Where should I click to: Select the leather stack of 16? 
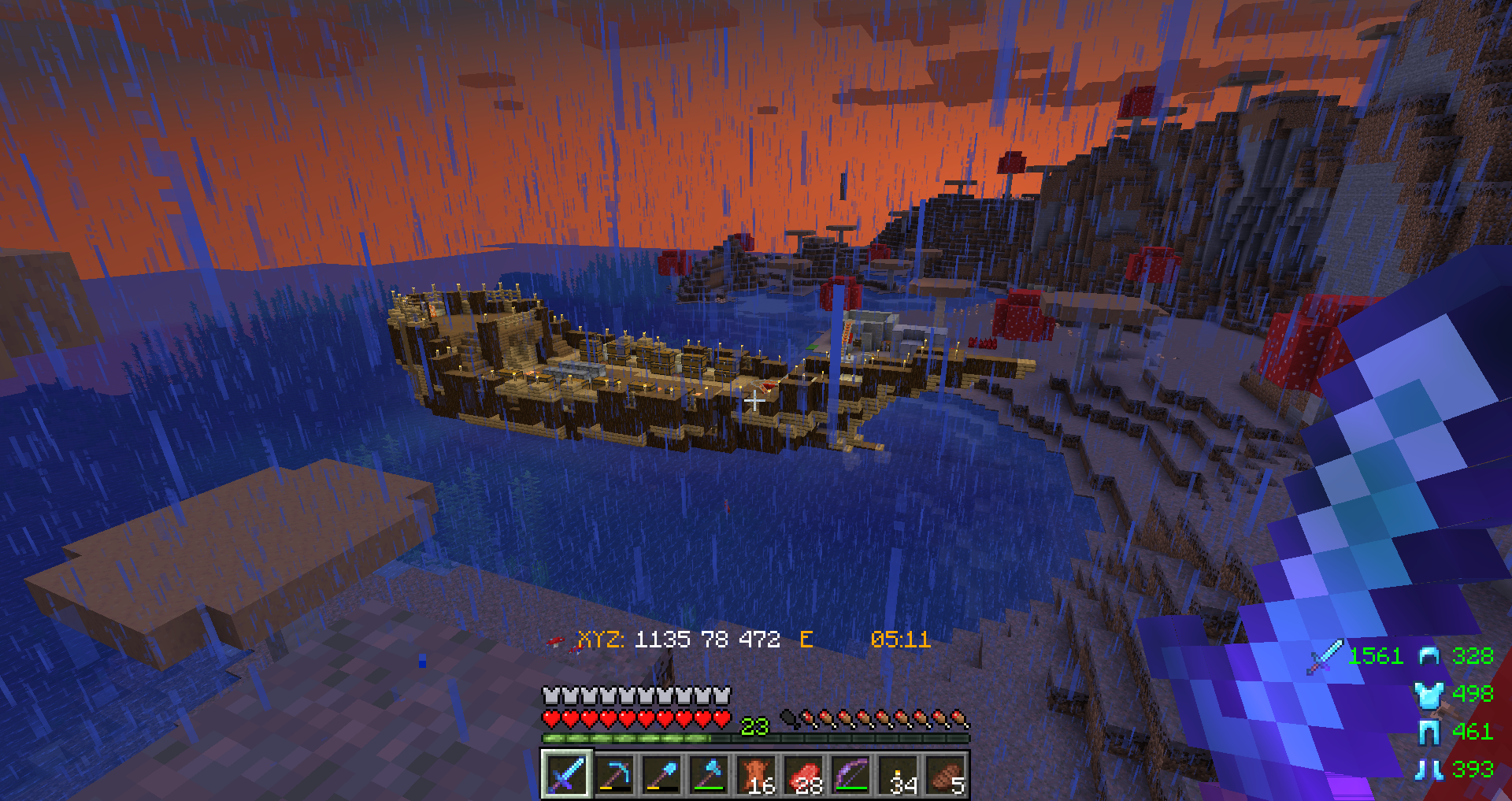[757, 774]
